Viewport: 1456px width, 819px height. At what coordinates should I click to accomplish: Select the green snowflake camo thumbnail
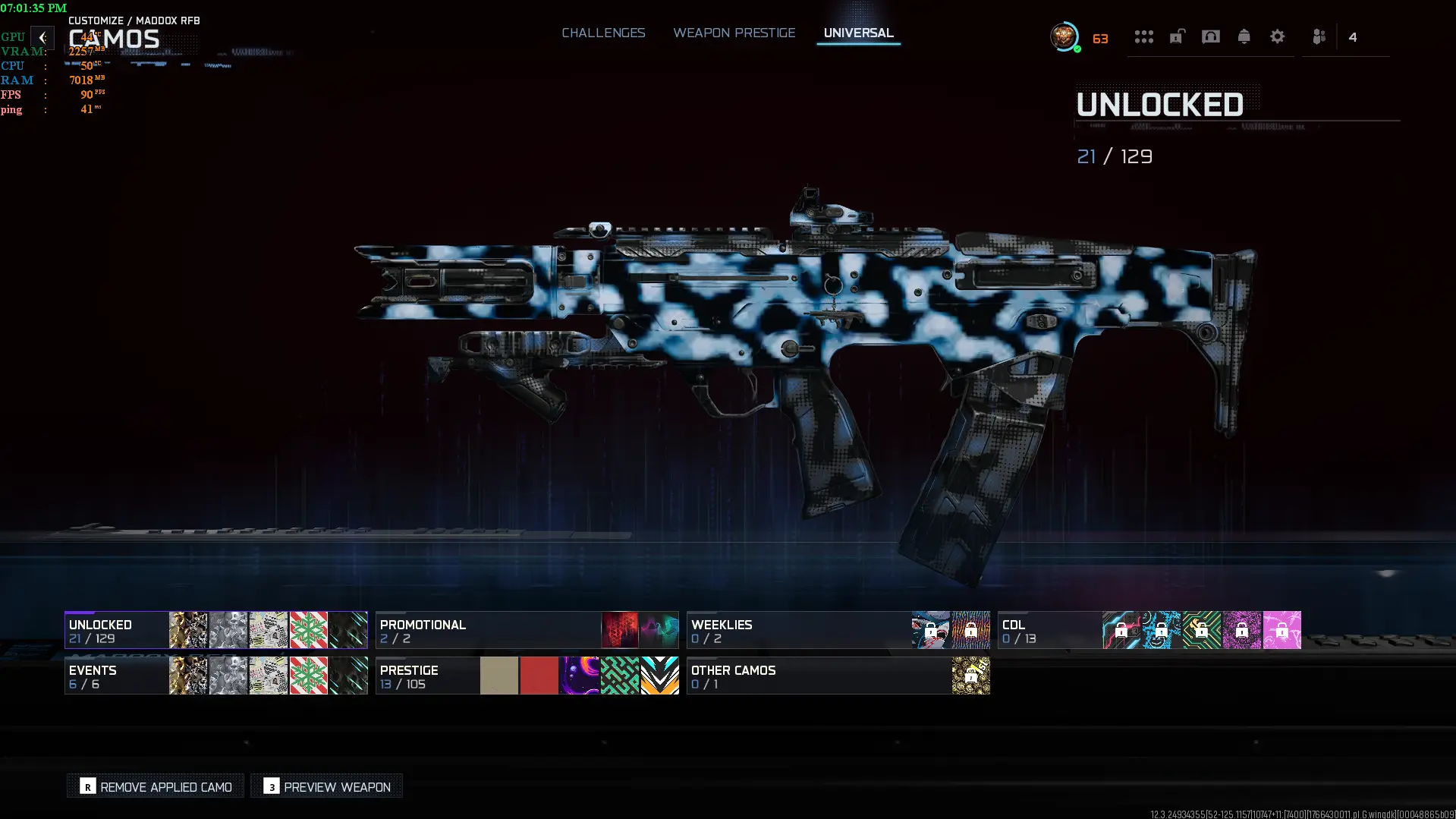click(x=308, y=630)
